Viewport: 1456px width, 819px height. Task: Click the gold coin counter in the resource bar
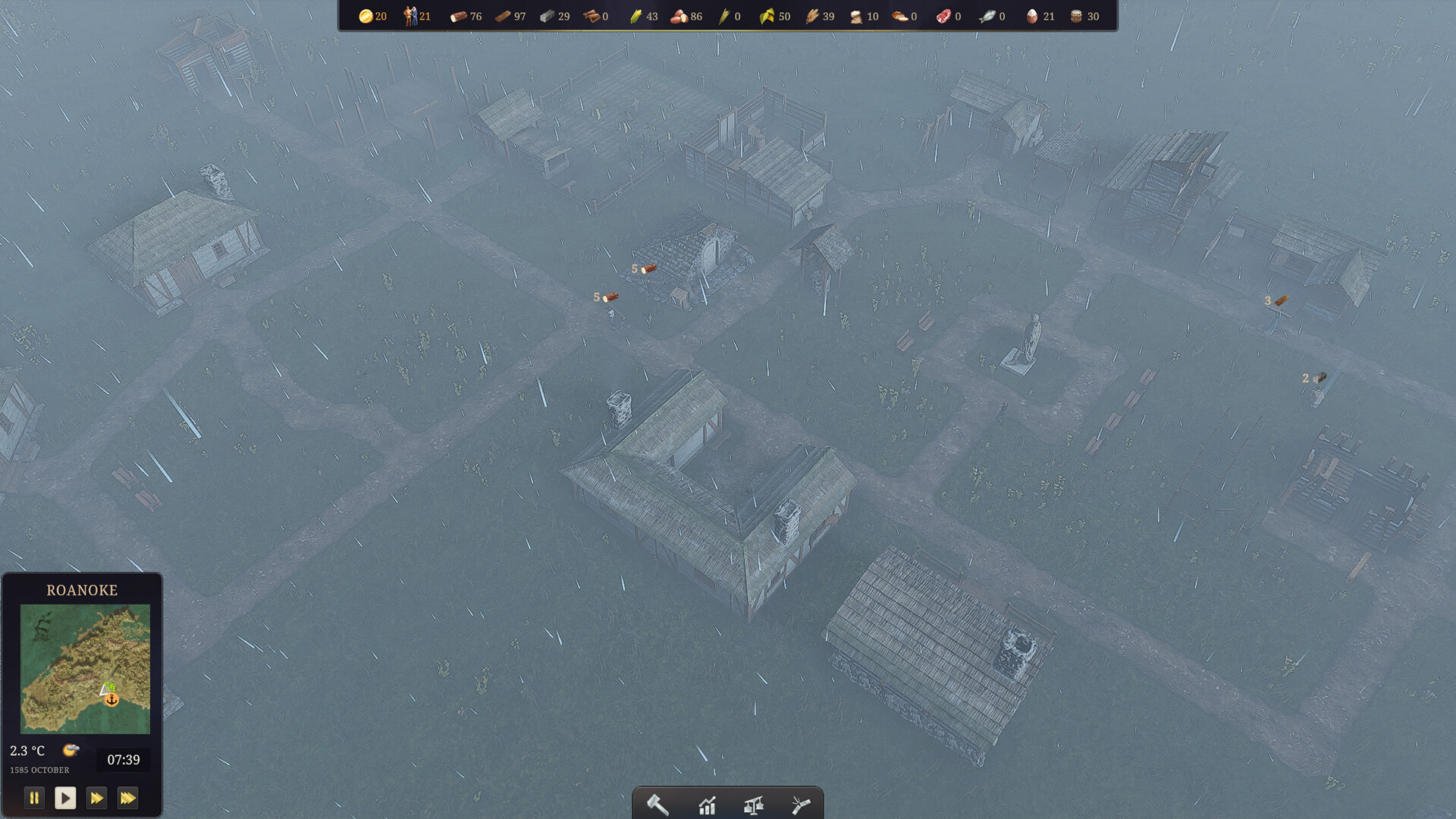click(366, 16)
